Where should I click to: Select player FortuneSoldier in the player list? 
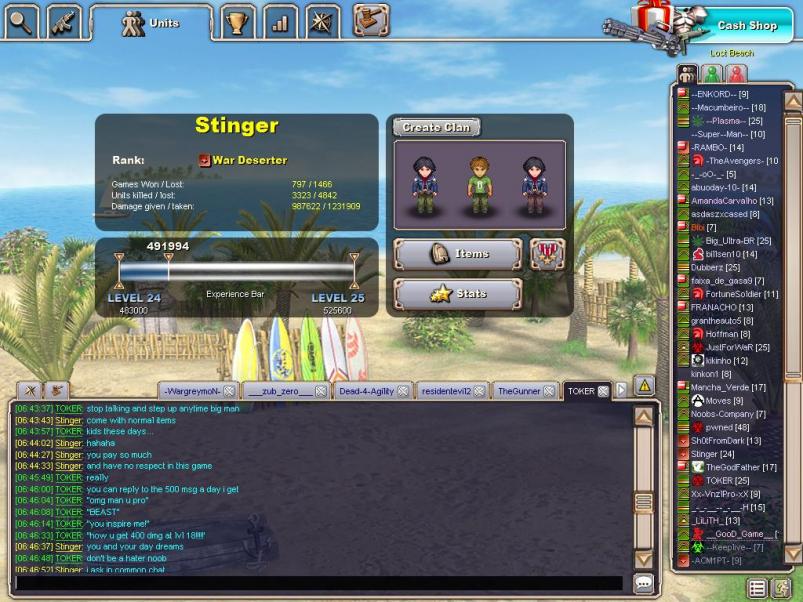741,294
